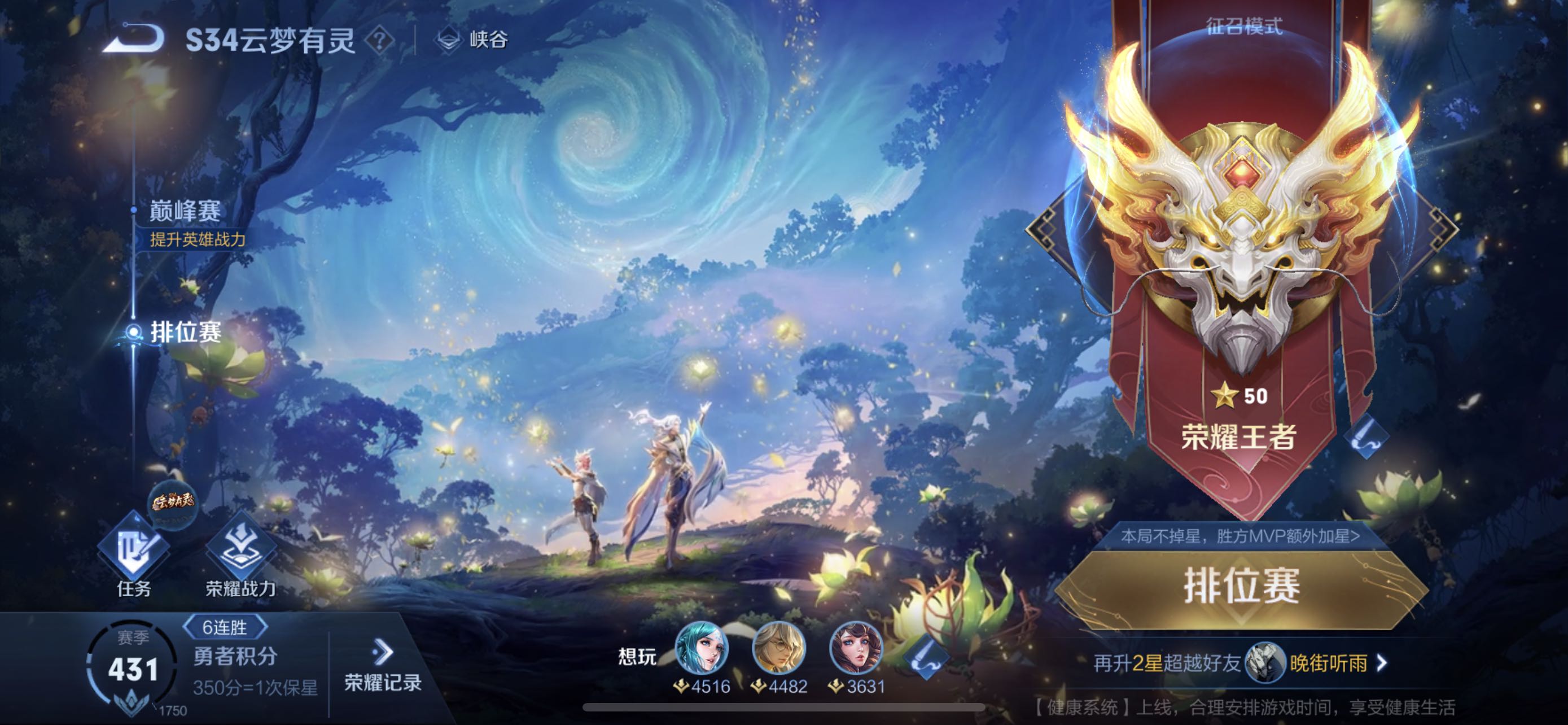Select the 排位赛 mode tab
Image resolution: width=1568 pixels, height=725 pixels.
pyautogui.click(x=185, y=333)
